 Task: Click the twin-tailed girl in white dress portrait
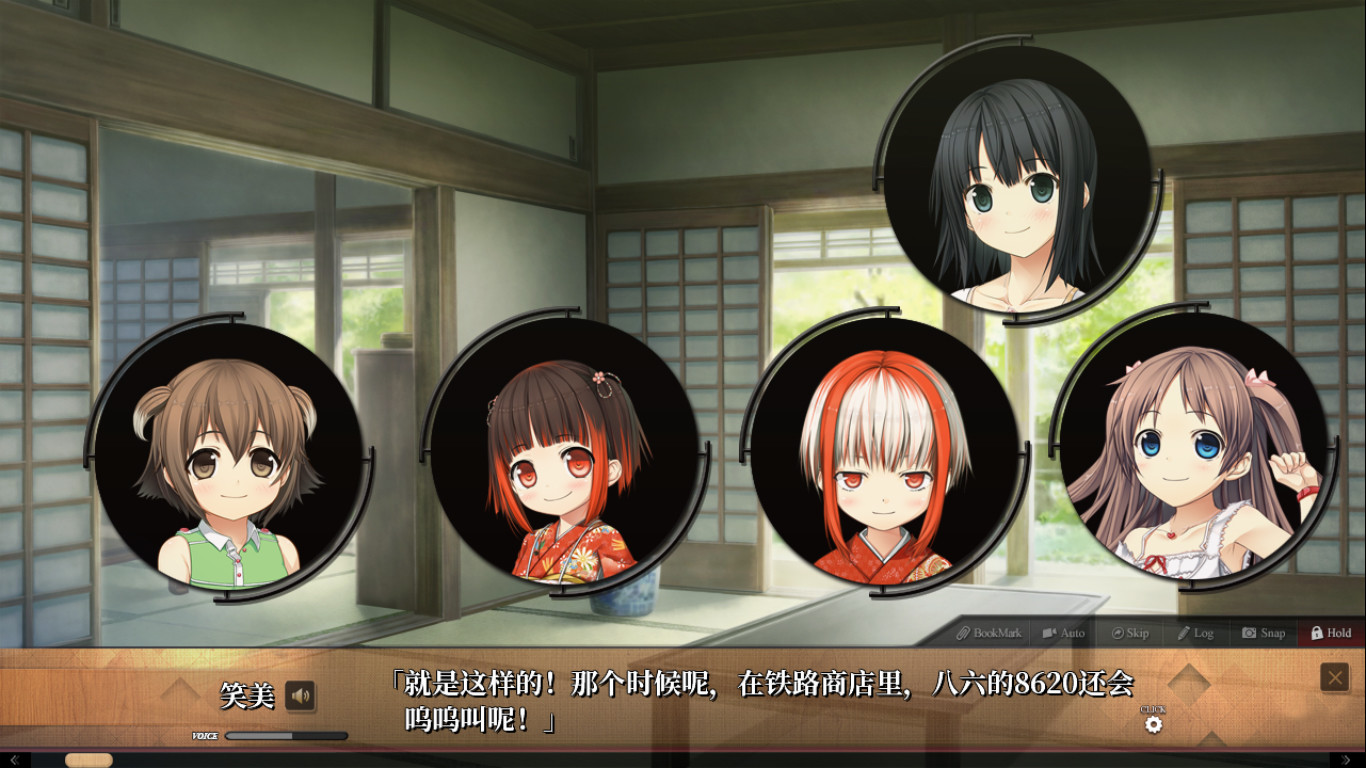tap(1190, 460)
